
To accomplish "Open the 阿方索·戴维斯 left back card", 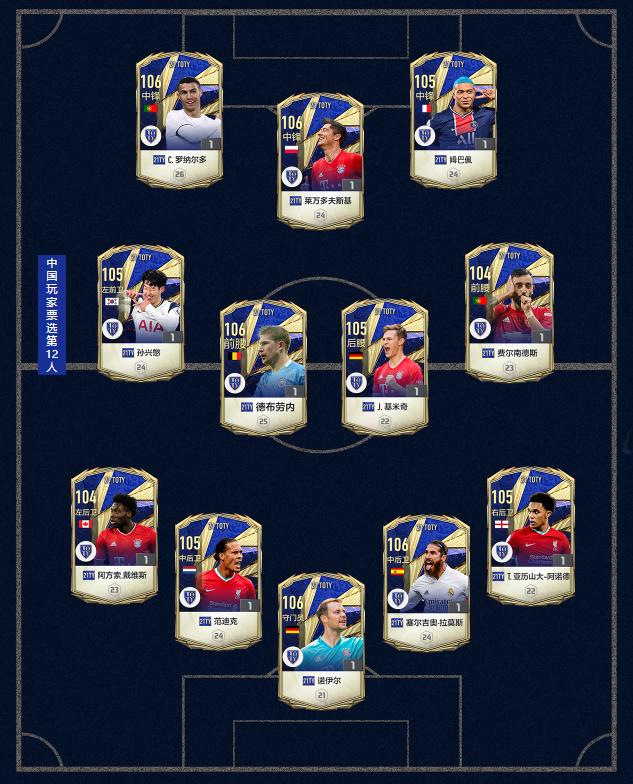I will click(114, 535).
